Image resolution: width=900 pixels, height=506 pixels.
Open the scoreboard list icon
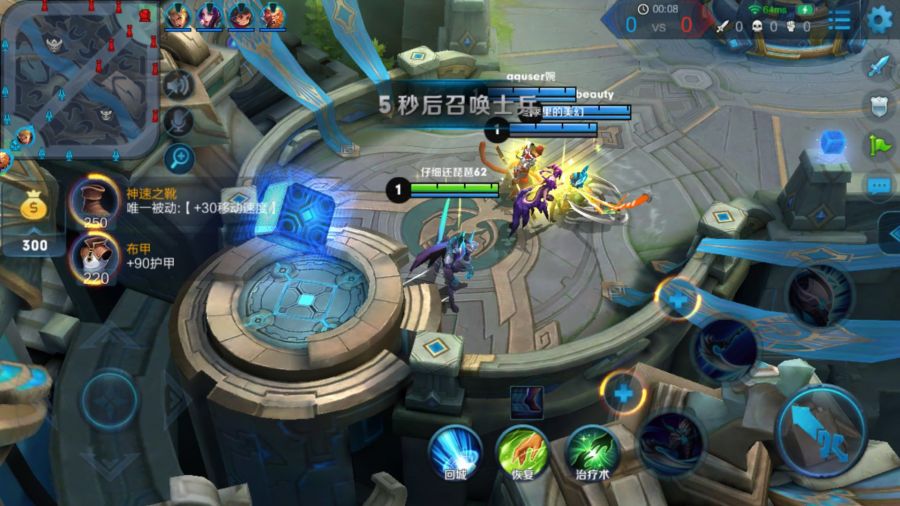(841, 19)
